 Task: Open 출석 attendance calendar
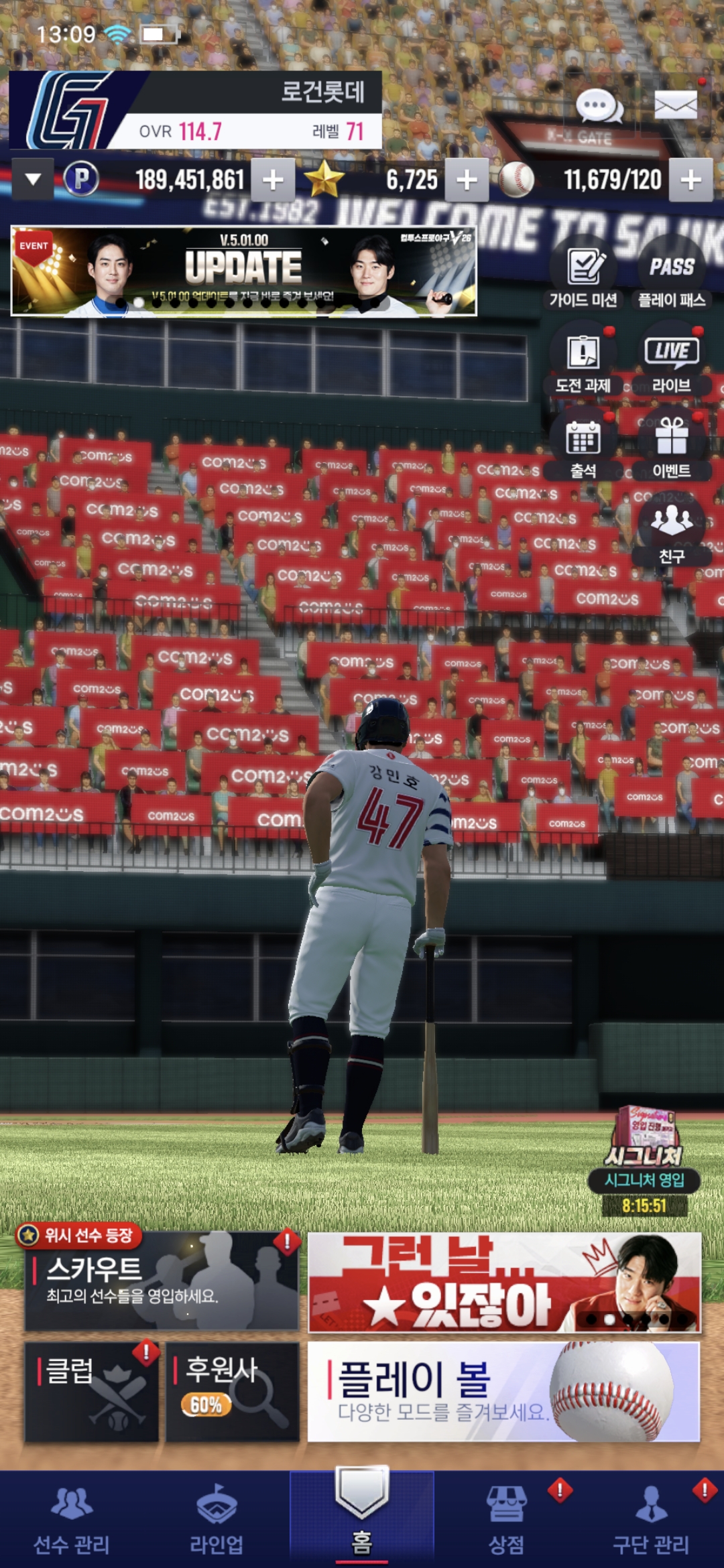pyautogui.click(x=583, y=448)
